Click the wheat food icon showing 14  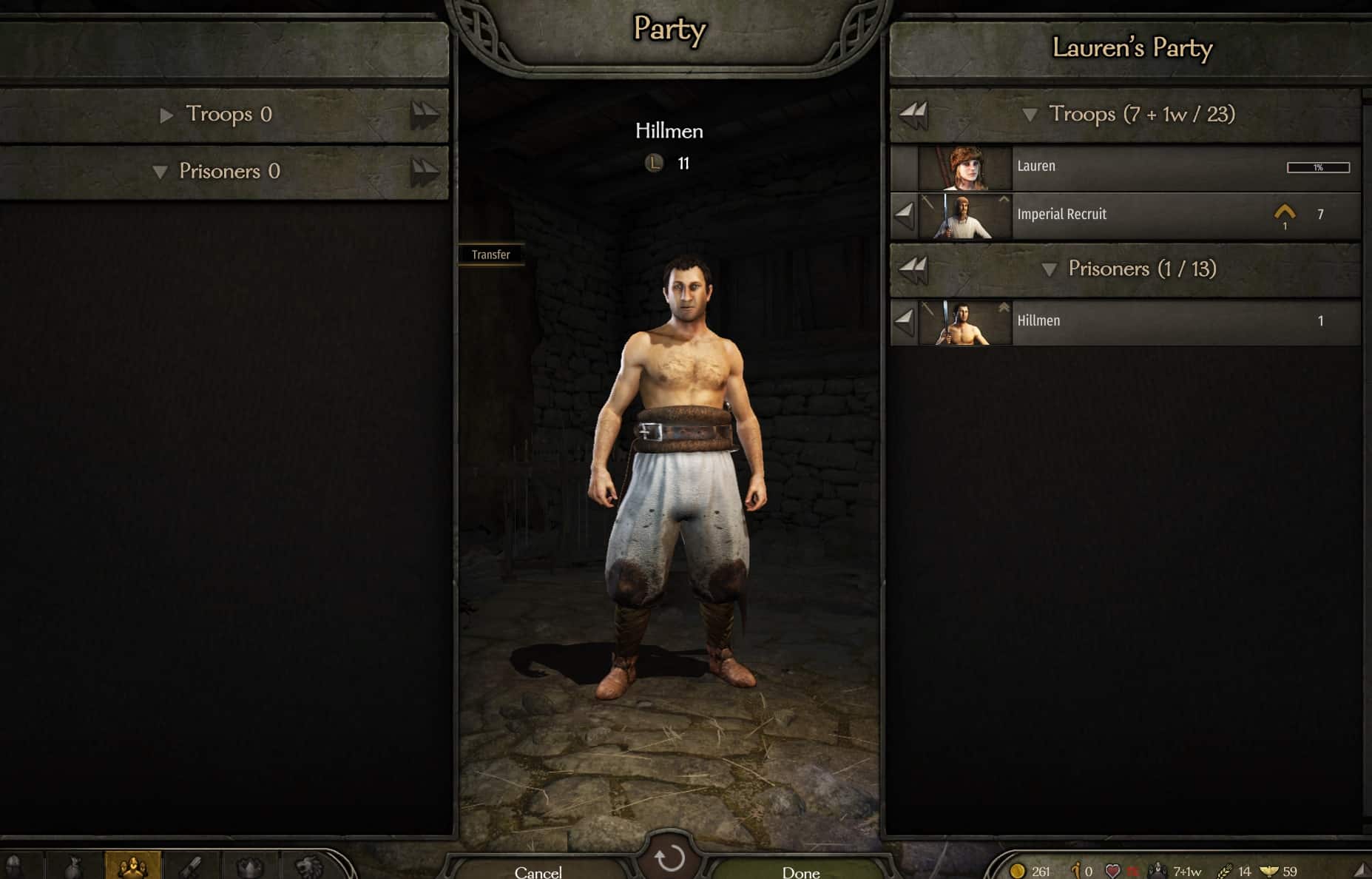point(1225,870)
